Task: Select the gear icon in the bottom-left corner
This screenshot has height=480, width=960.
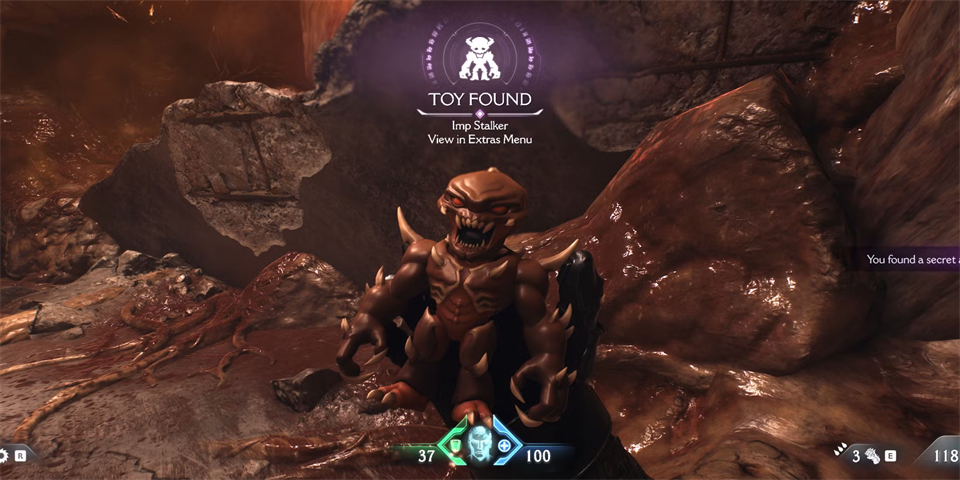Action: [x=5, y=455]
